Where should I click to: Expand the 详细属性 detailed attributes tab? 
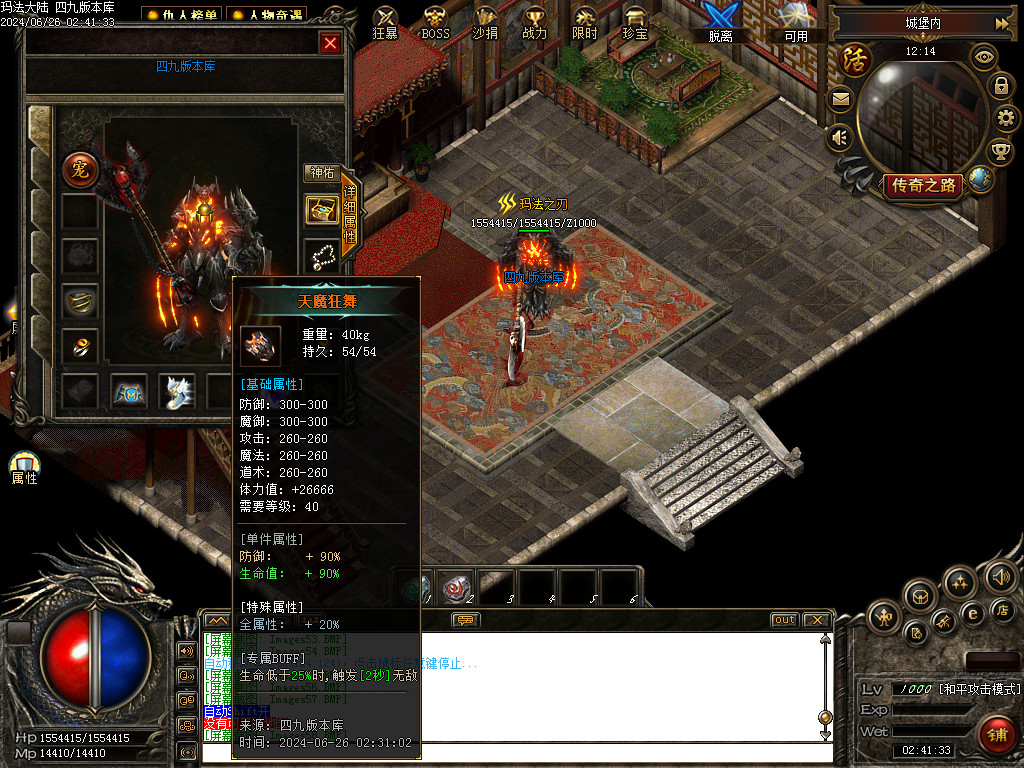coord(349,213)
